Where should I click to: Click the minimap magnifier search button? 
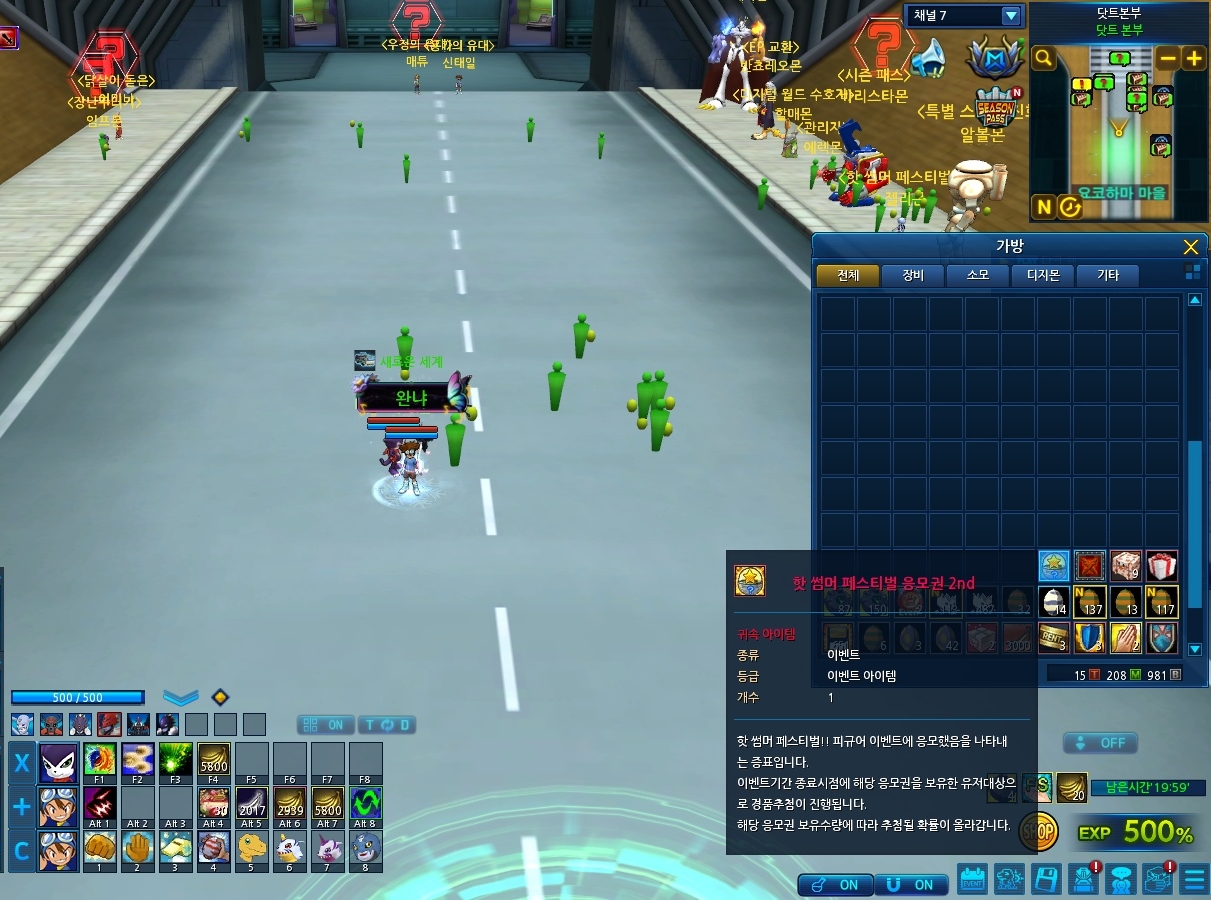[x=1043, y=59]
